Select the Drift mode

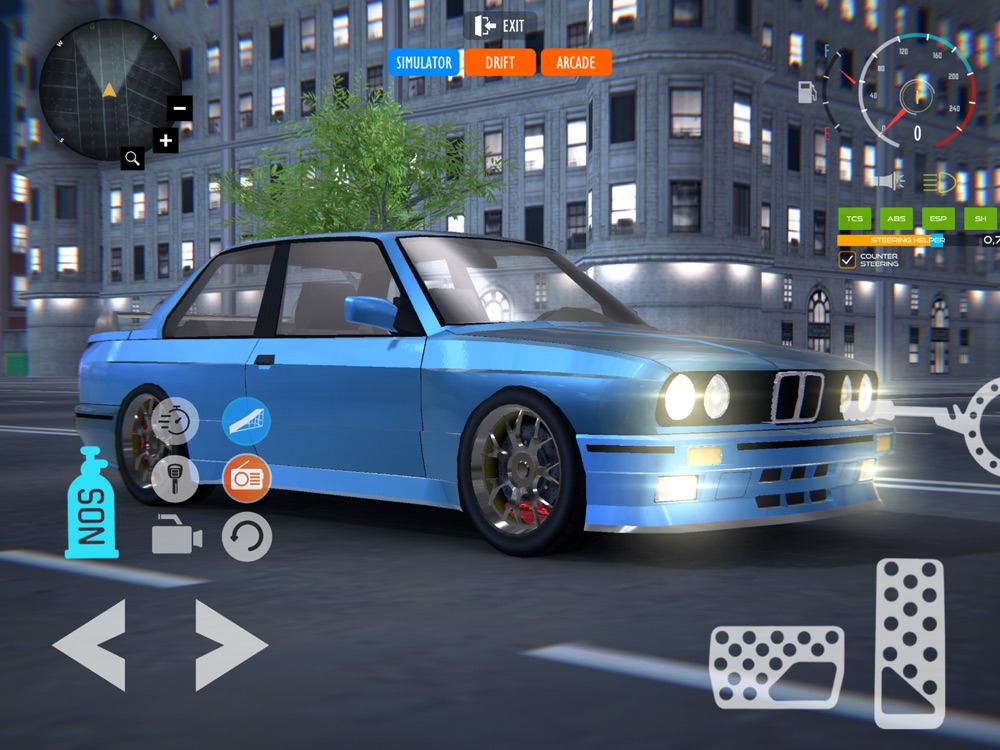[500, 62]
